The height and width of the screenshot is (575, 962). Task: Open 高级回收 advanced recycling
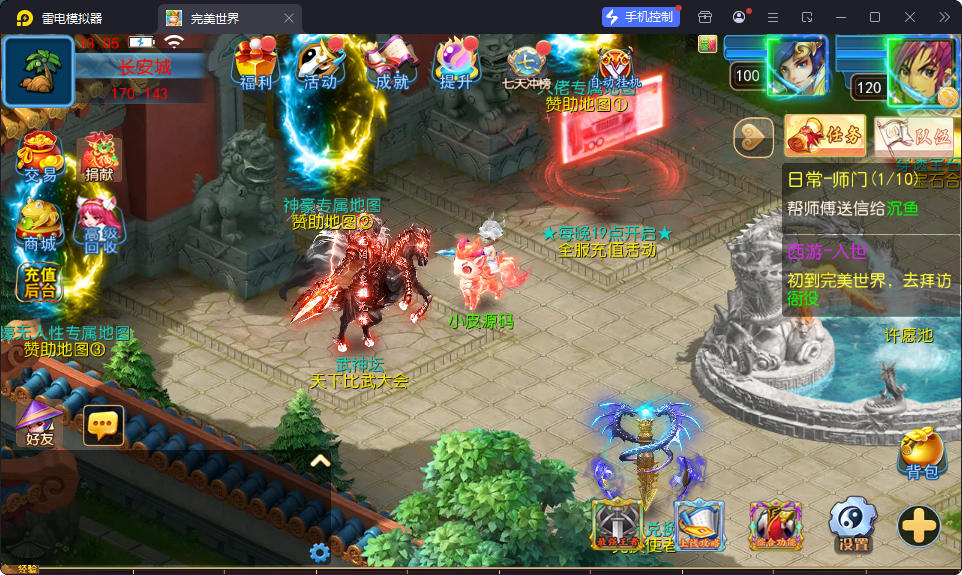99,226
